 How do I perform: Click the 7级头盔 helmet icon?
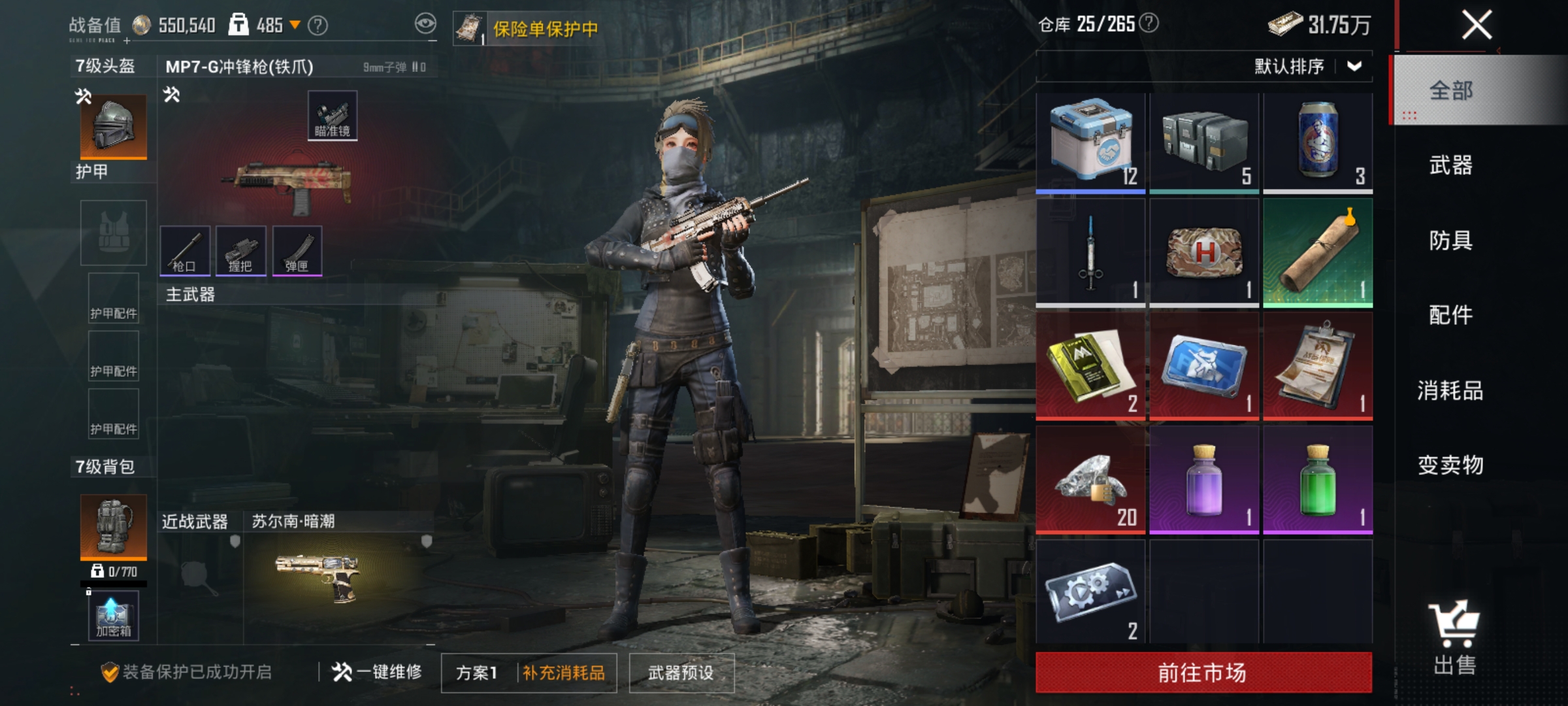[x=112, y=126]
